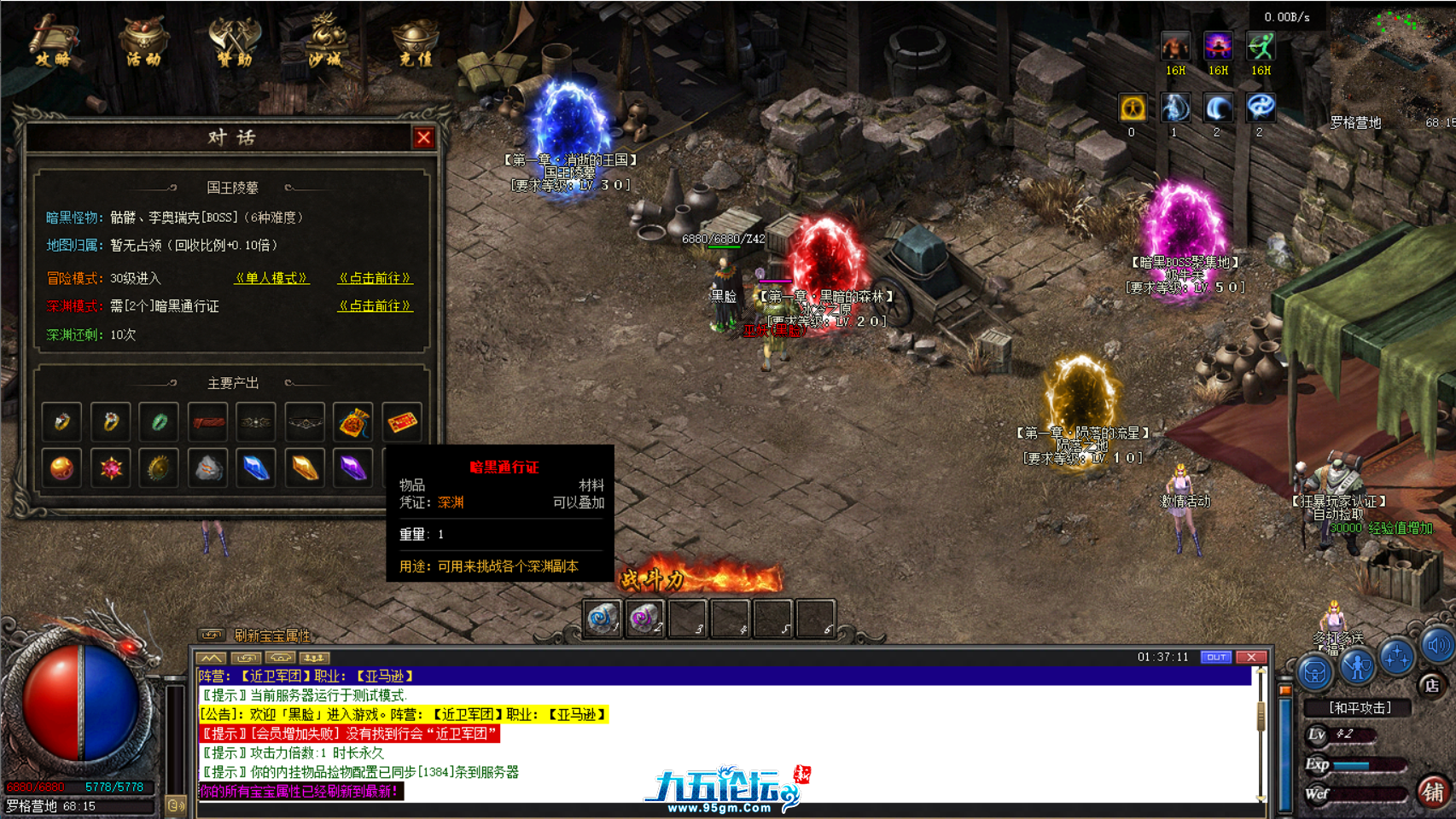Close the 对话 dialogue window
This screenshot has height=819, width=1456.
pyautogui.click(x=423, y=137)
